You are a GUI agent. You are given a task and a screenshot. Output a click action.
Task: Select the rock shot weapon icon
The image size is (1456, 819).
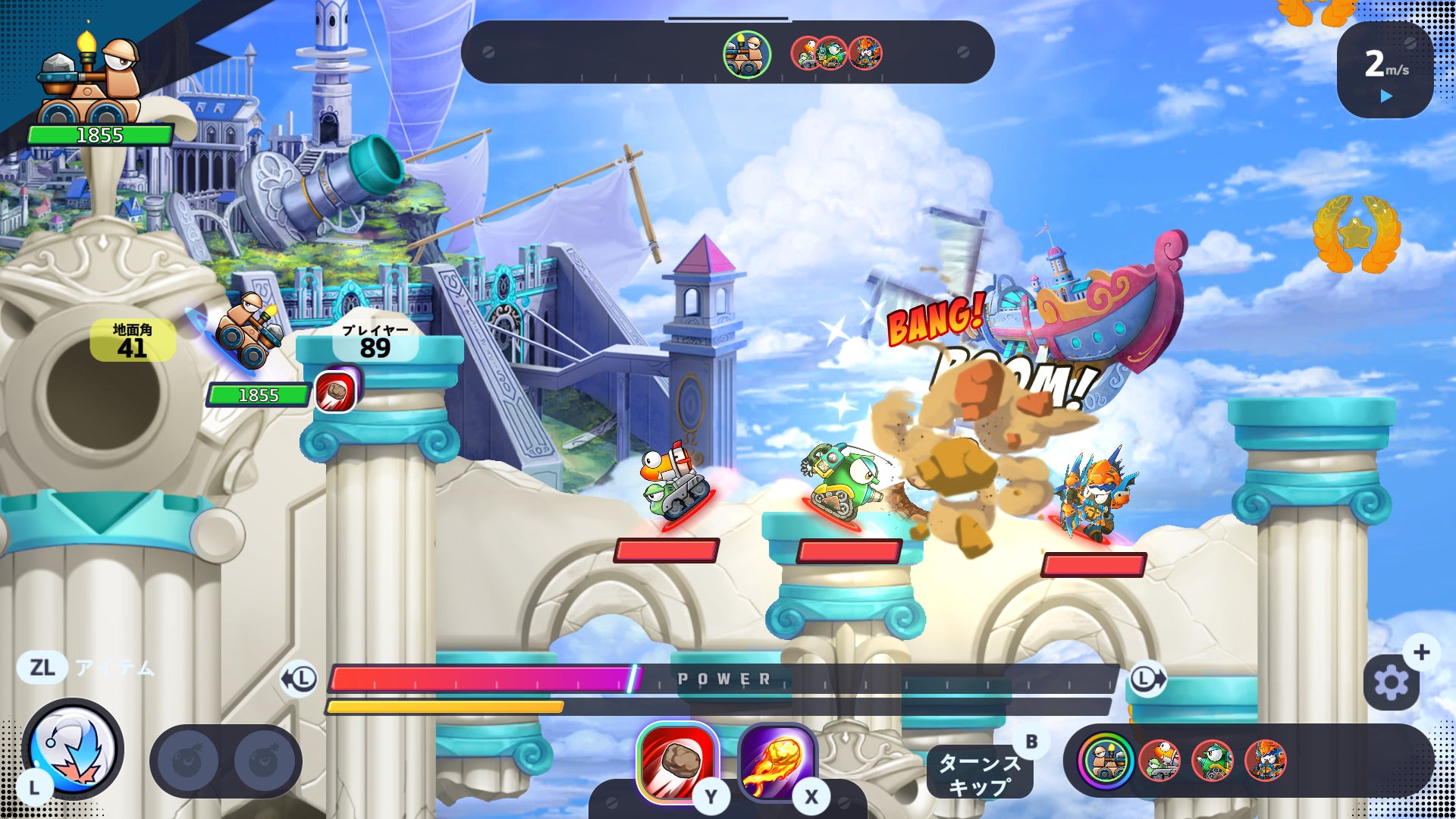pos(677,761)
